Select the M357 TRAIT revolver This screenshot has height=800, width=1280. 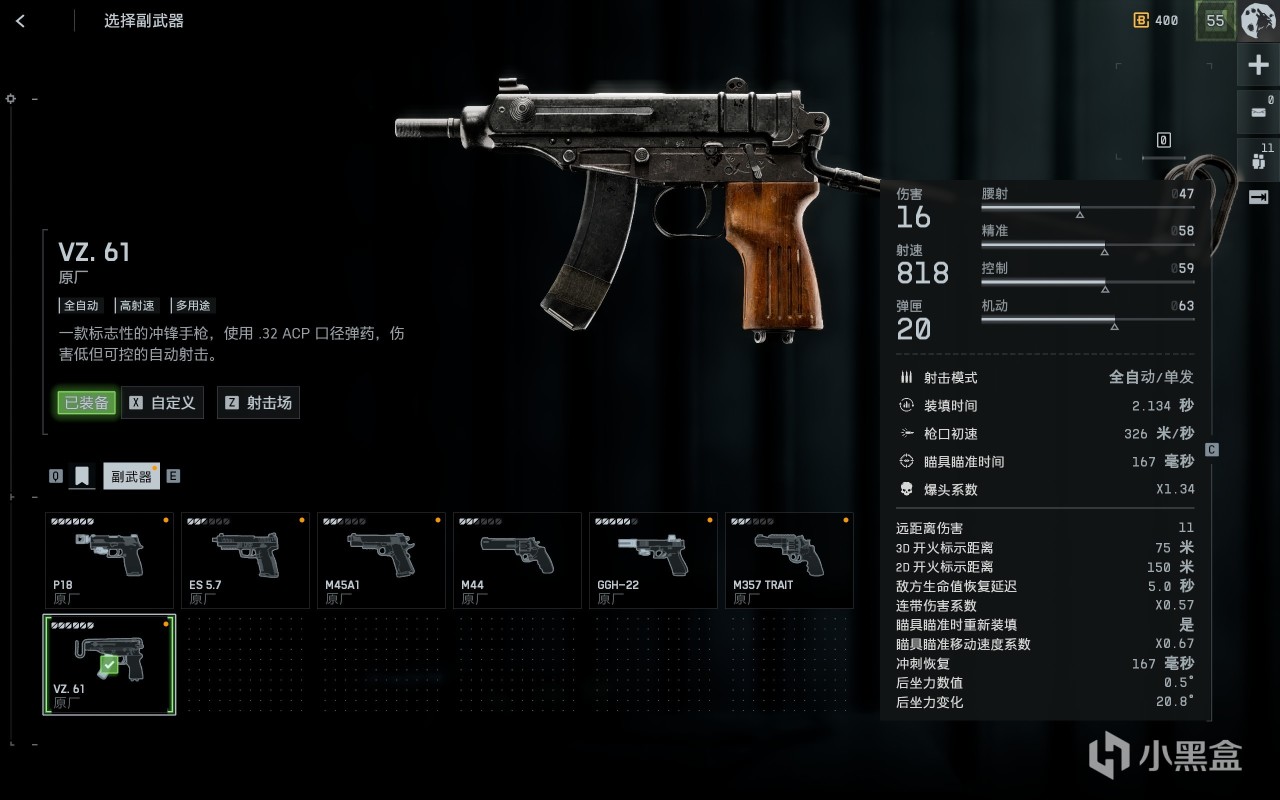tap(789, 560)
